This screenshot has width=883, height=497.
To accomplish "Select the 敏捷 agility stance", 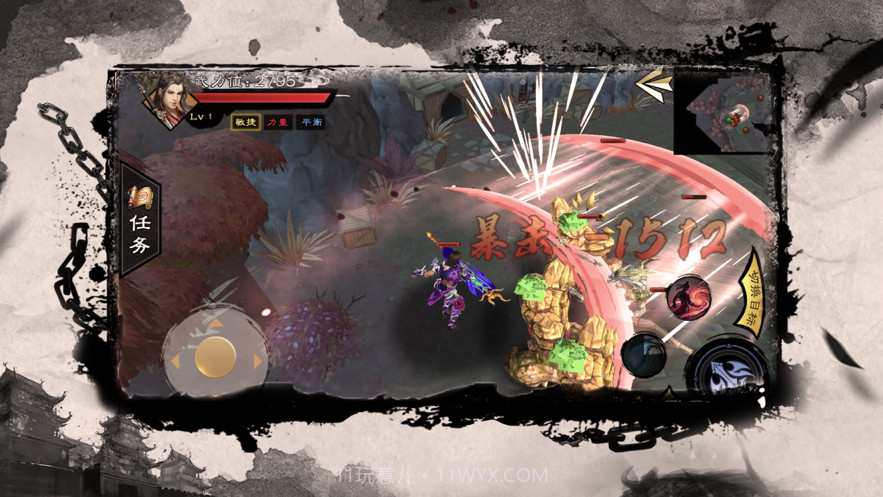I will pos(246,122).
